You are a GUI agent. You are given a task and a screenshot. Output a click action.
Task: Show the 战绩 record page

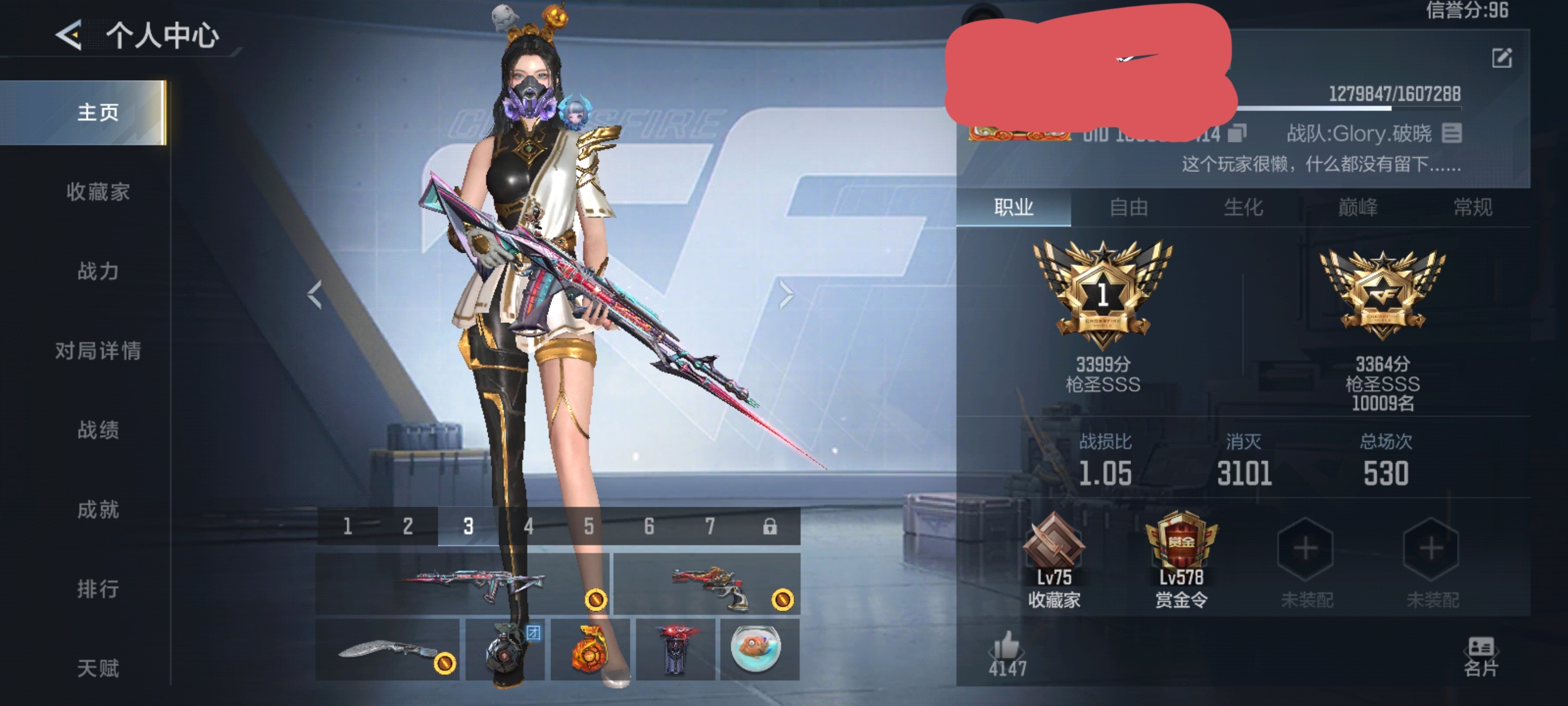(x=98, y=430)
